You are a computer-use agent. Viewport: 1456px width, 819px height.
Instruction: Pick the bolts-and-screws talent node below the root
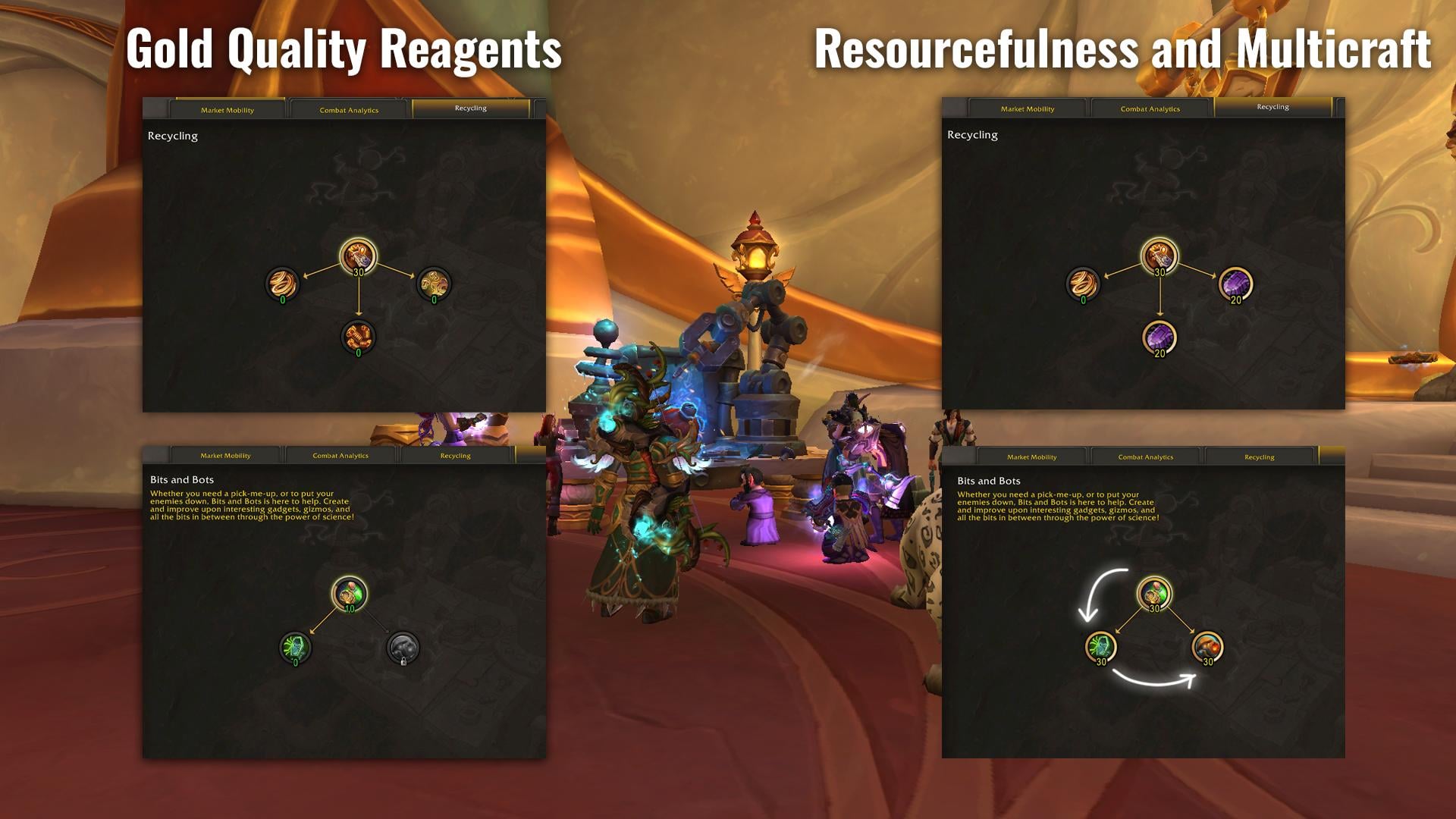[356, 337]
